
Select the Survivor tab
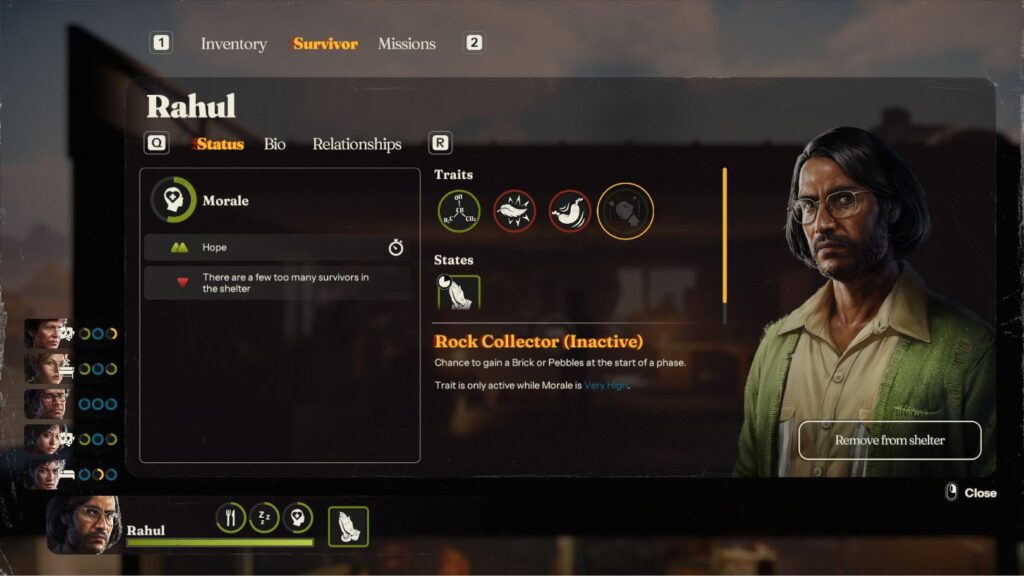click(325, 44)
